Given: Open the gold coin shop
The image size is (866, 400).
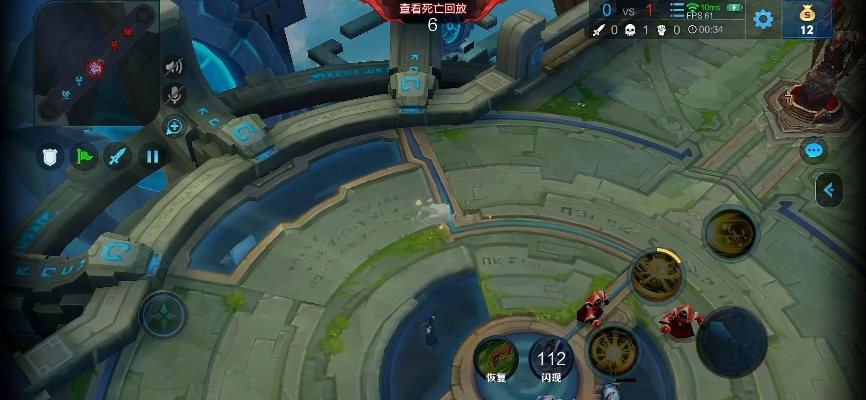Looking at the screenshot, I should [x=806, y=19].
